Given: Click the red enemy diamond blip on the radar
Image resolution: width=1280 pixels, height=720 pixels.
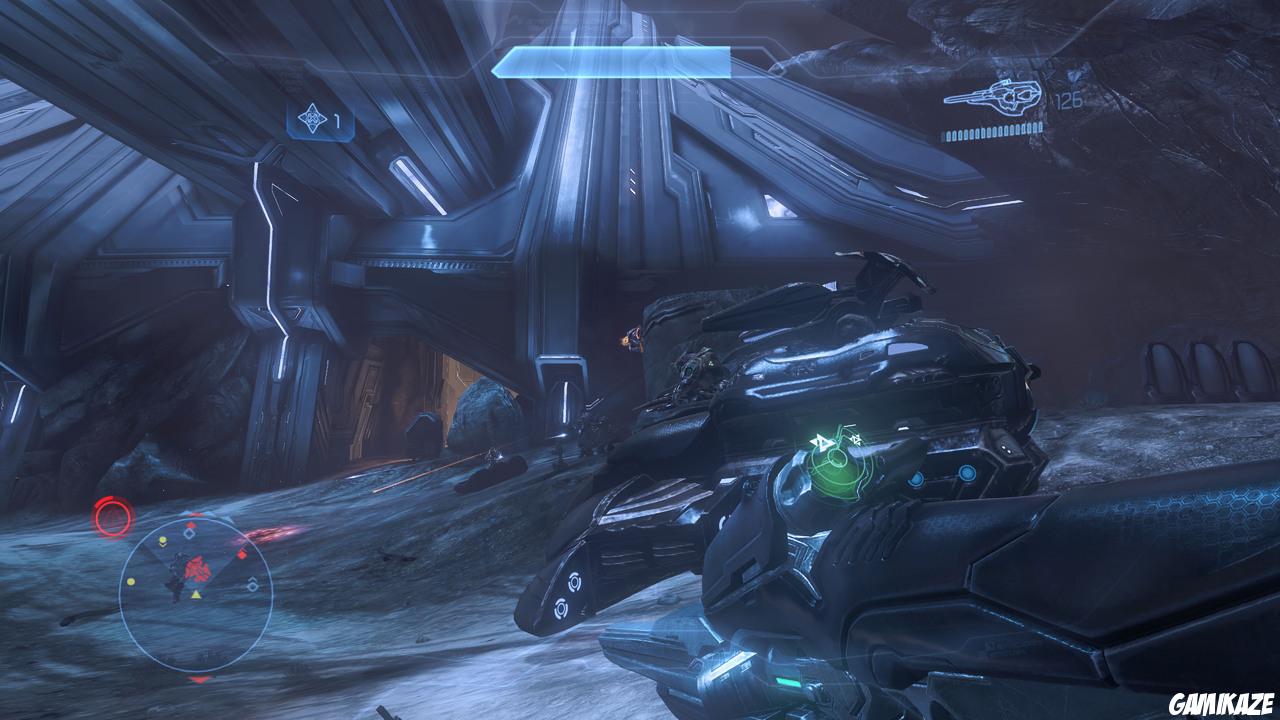Looking at the screenshot, I should 242,554.
